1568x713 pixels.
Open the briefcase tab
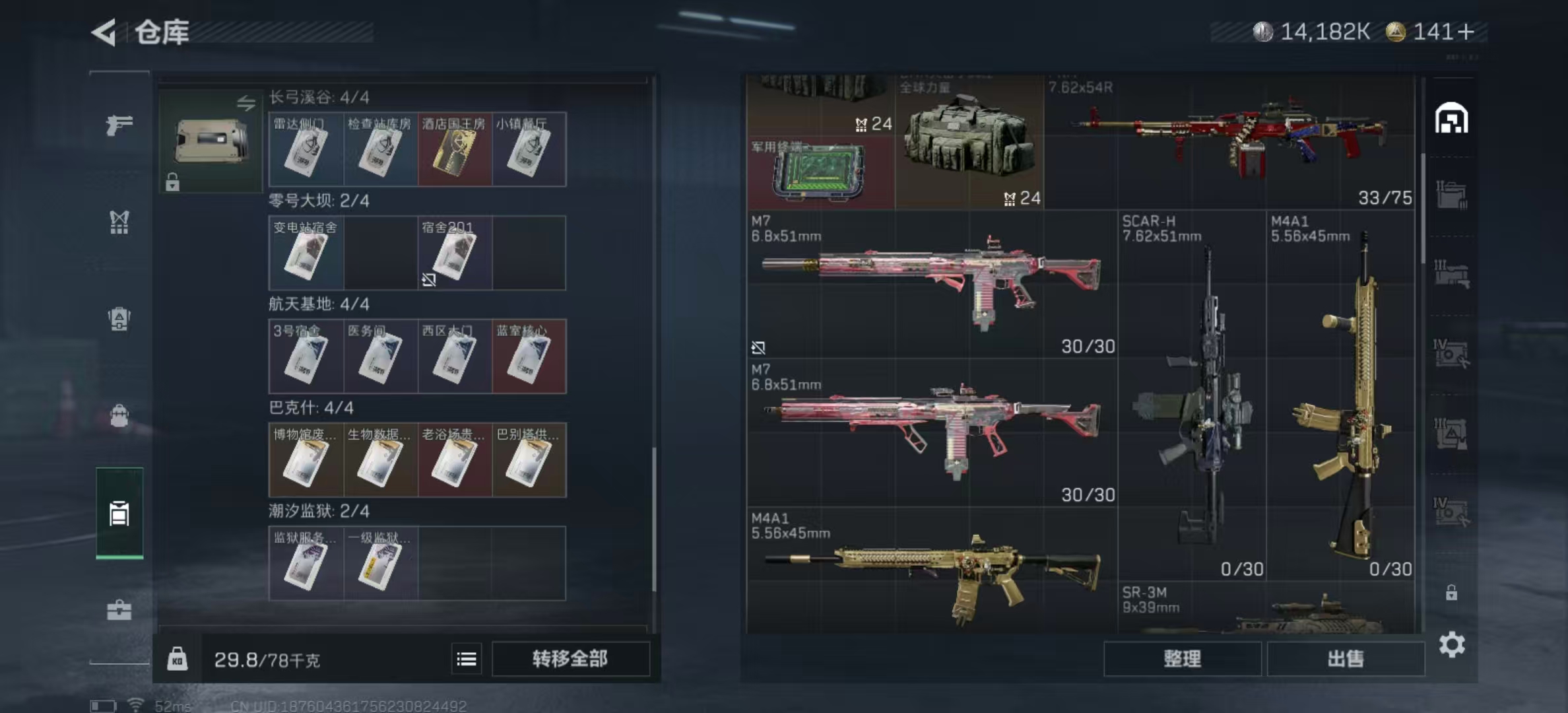[x=119, y=610]
